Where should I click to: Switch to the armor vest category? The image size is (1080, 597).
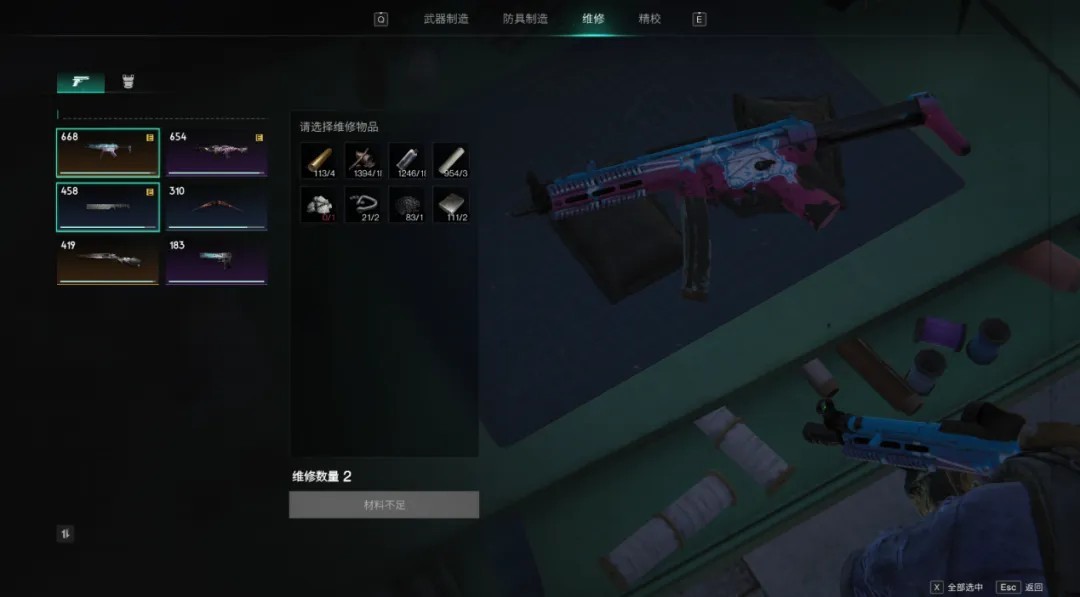point(128,82)
